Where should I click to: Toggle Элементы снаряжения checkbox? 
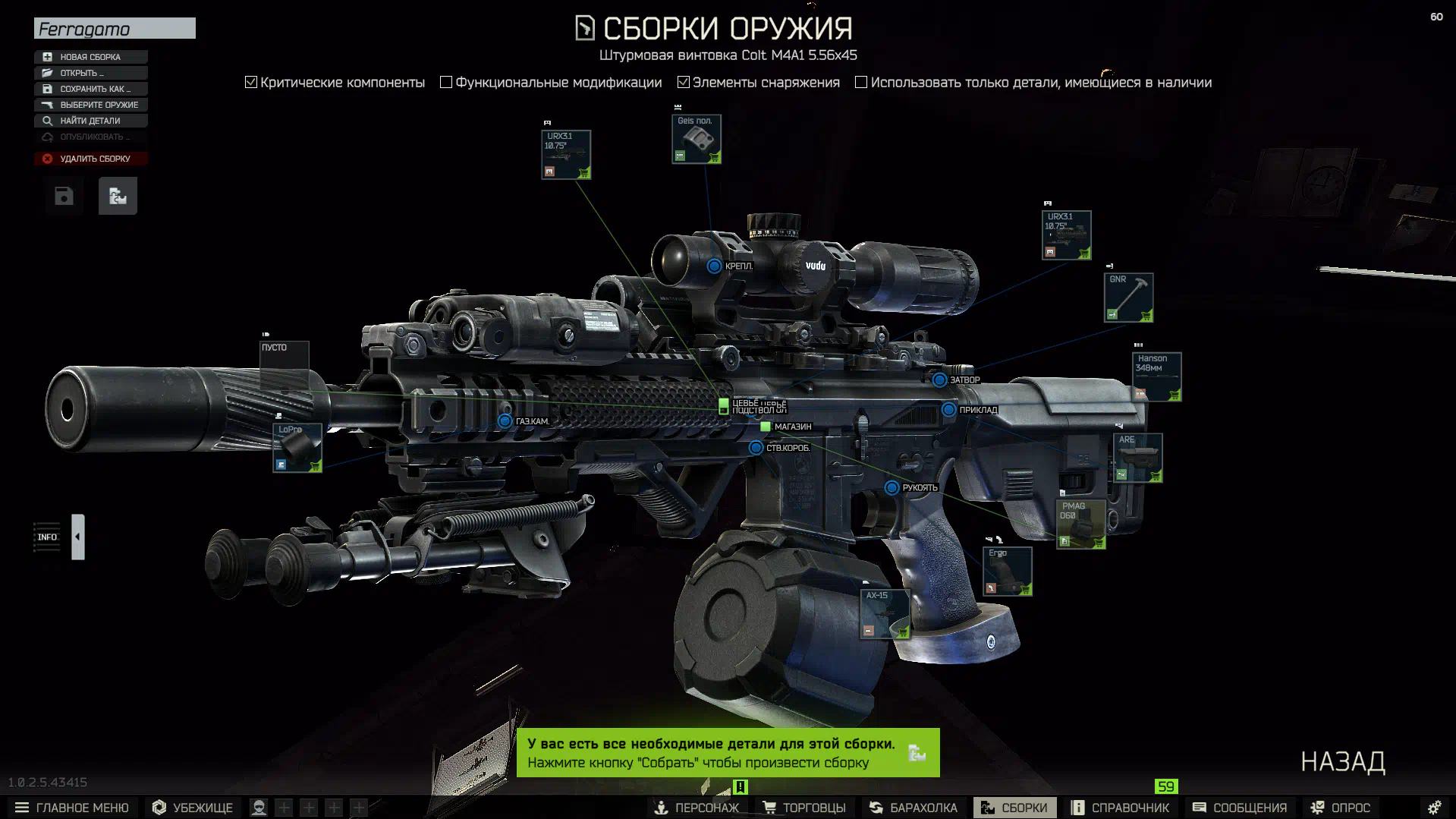point(684,82)
